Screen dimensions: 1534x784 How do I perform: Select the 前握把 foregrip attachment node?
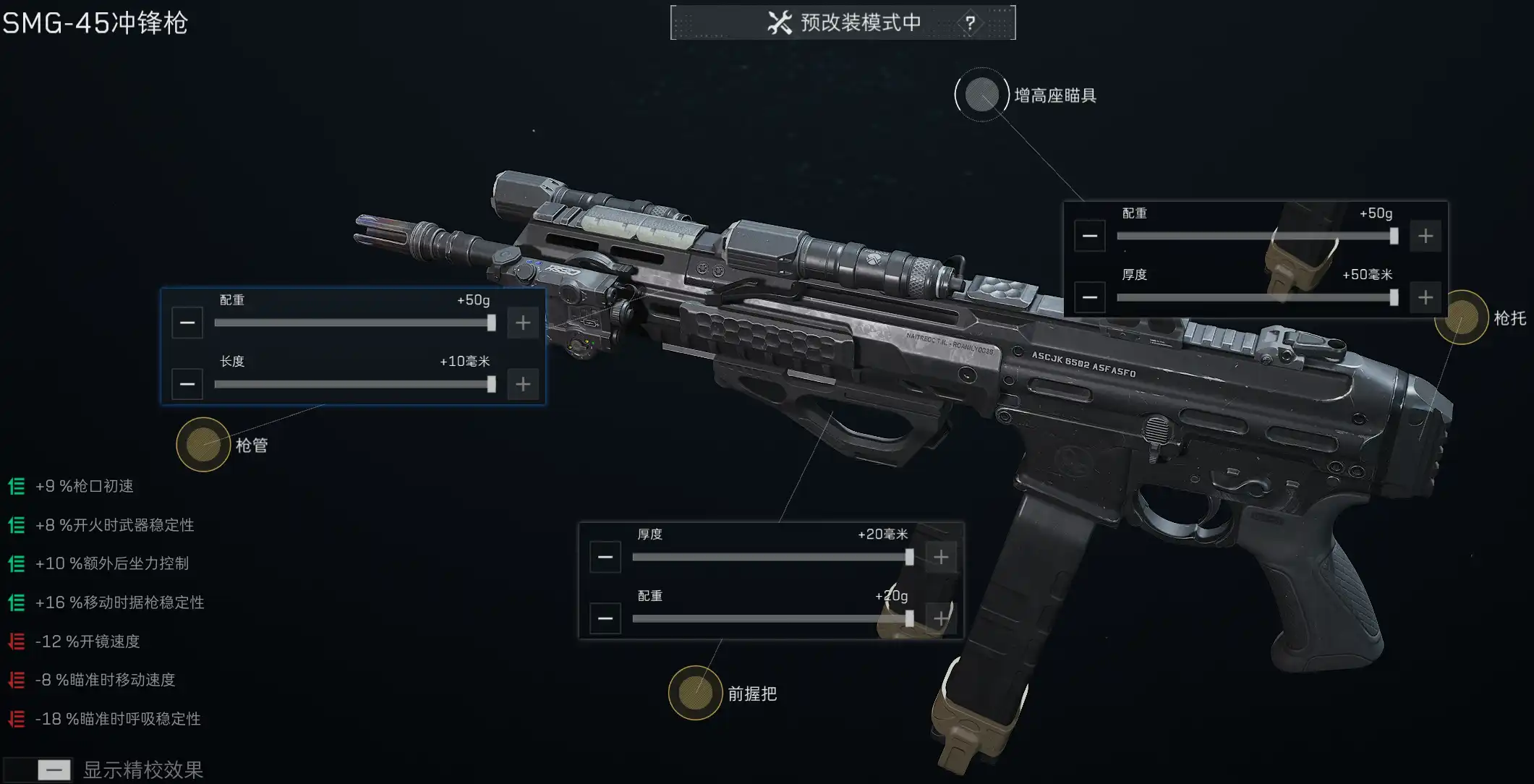[695, 693]
